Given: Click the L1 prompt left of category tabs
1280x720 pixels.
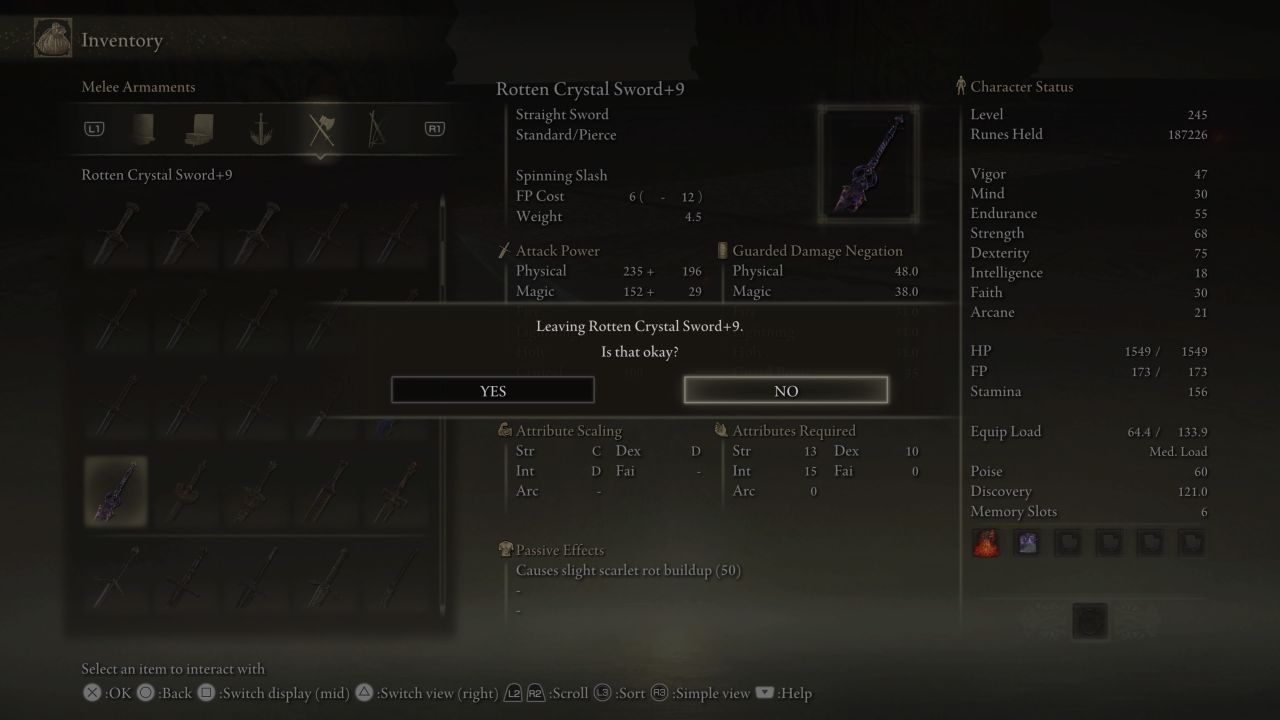Looking at the screenshot, I should 96,129.
